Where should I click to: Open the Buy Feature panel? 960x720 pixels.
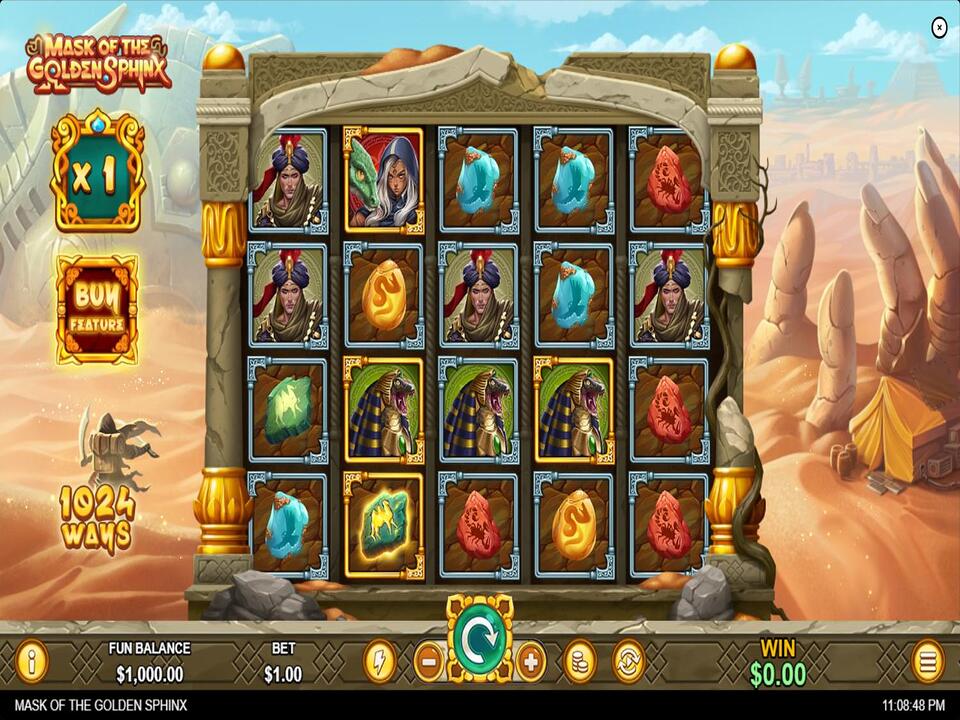pyautogui.click(x=97, y=309)
